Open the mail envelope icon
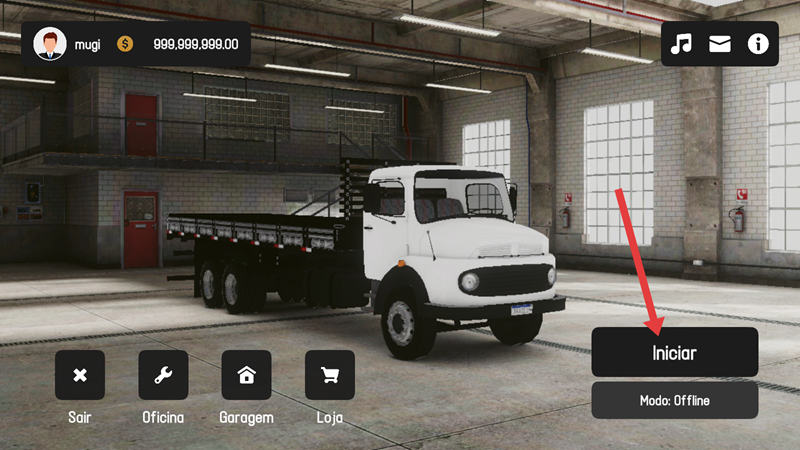The image size is (800, 450). click(719, 44)
